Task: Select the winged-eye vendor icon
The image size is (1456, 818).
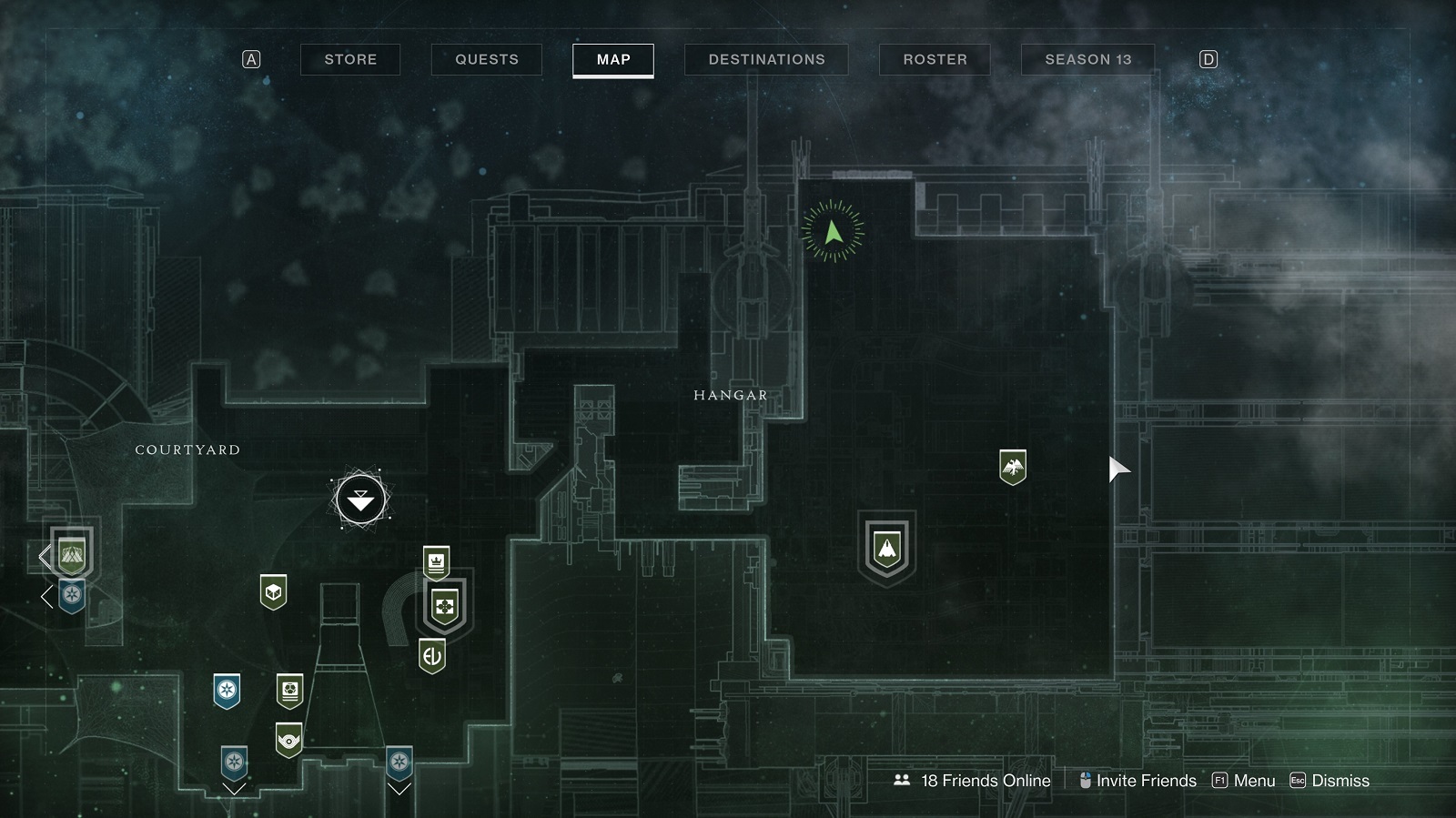Action: point(288,740)
